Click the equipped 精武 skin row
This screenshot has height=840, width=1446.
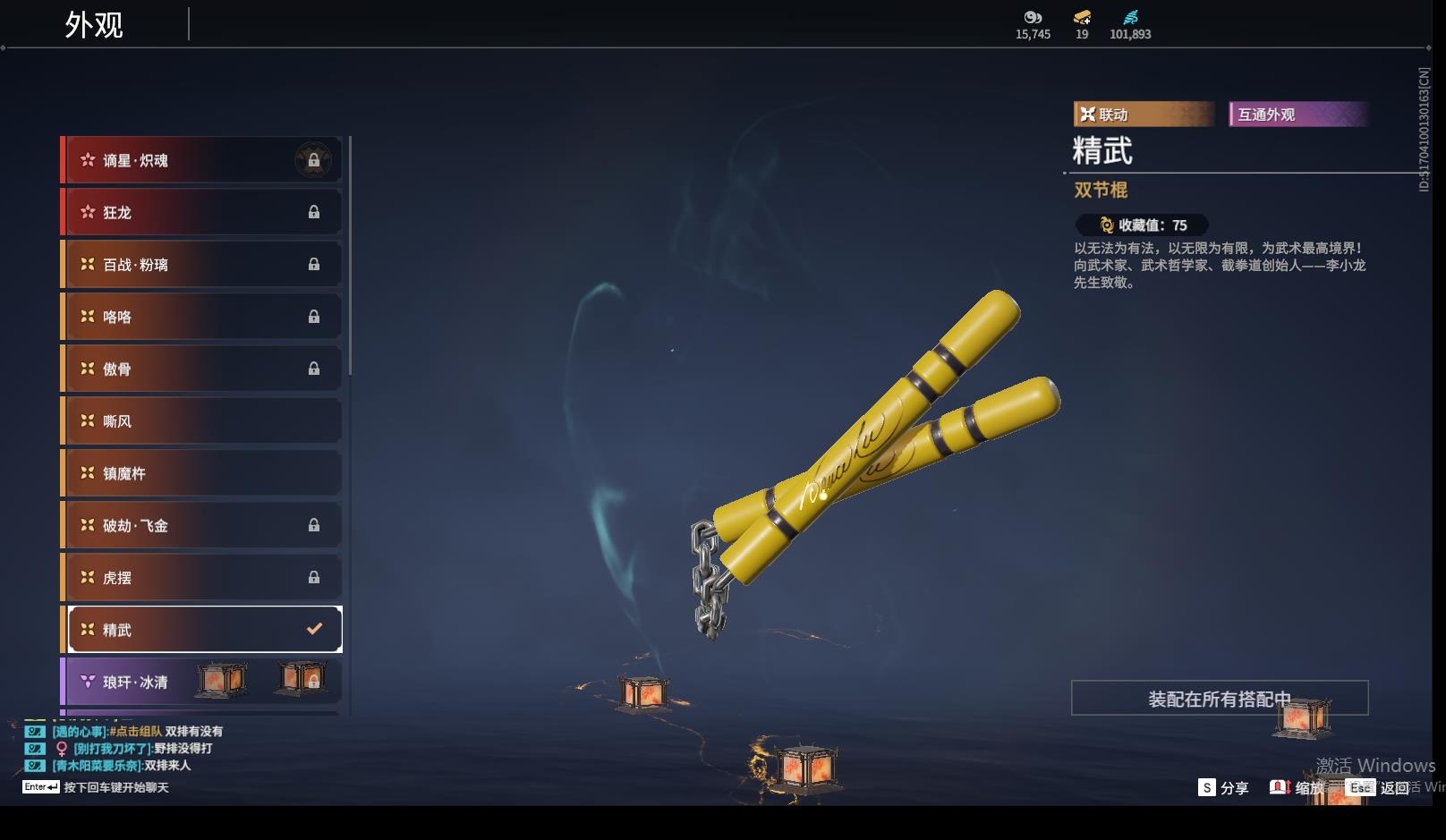204,630
